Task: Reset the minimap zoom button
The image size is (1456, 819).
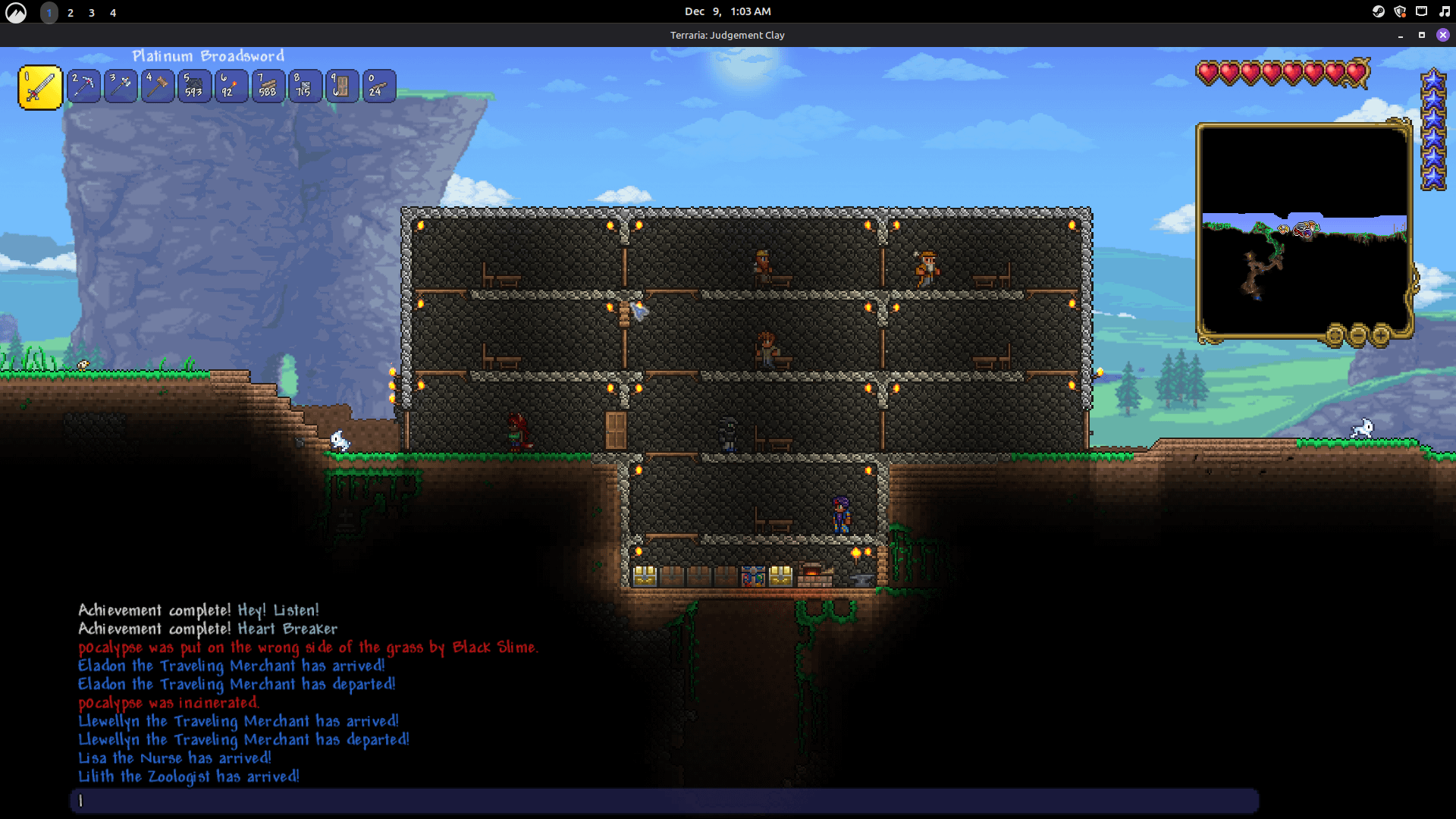Action: [x=1335, y=334]
